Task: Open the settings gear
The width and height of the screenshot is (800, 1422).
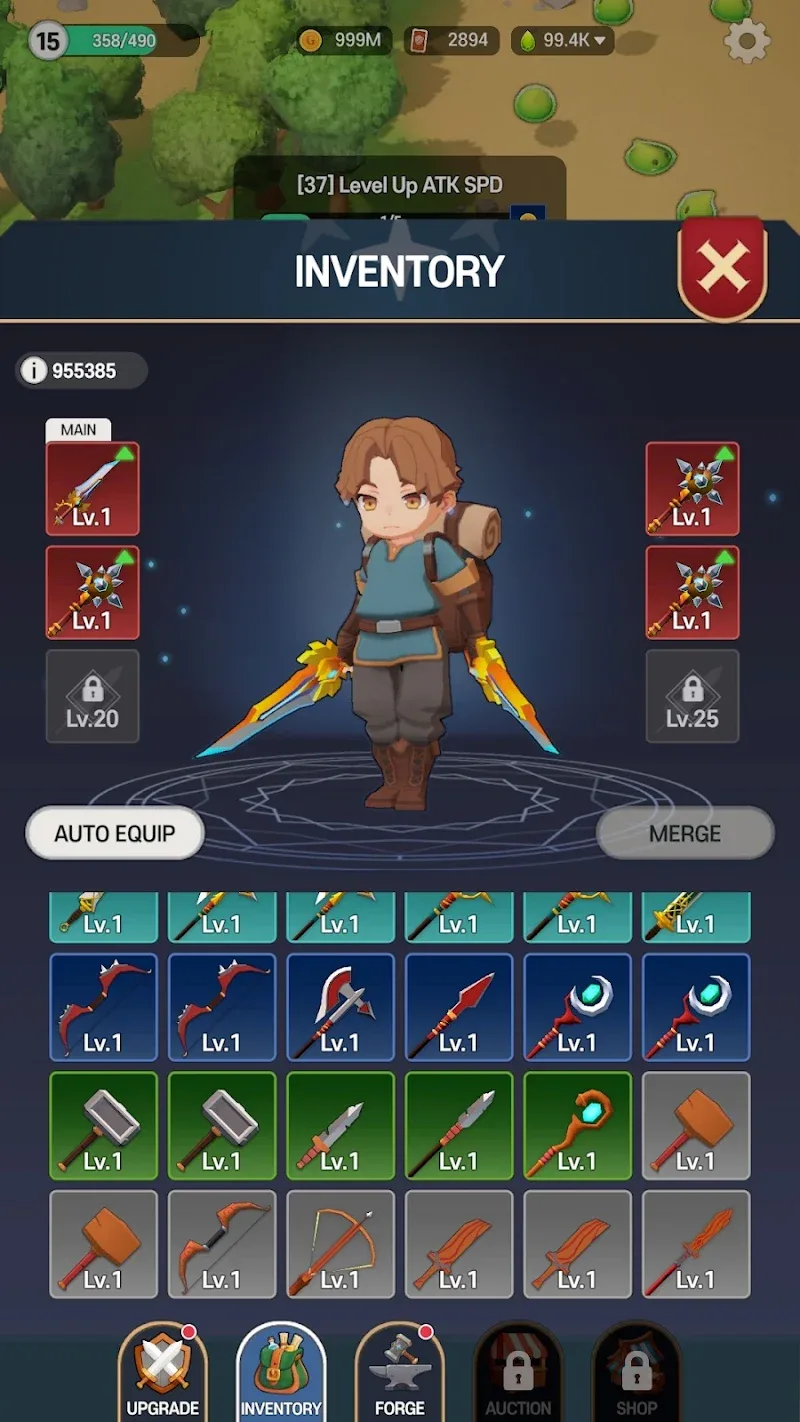Action: pyautogui.click(x=747, y=41)
